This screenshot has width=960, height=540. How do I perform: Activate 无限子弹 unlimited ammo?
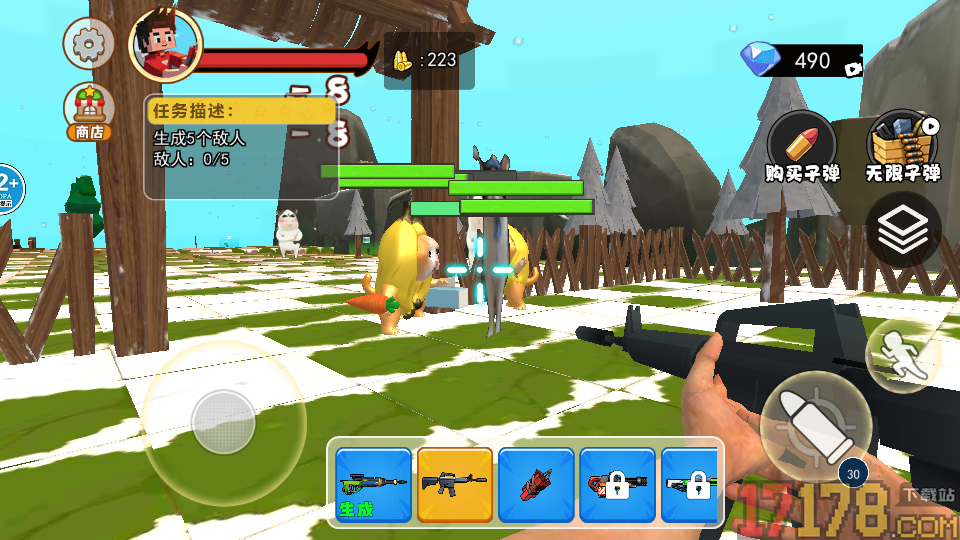(904, 147)
